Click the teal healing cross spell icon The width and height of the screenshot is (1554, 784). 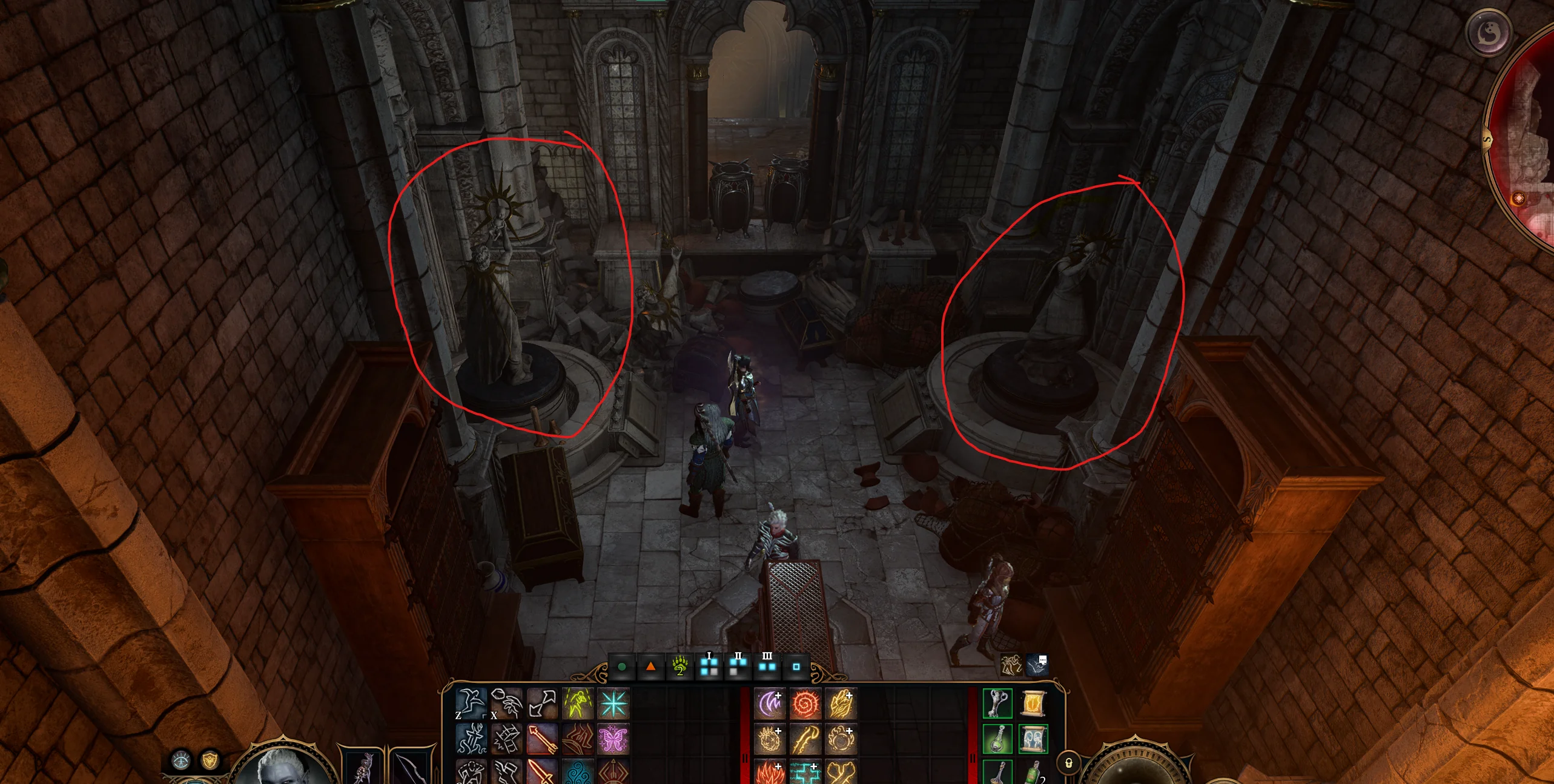[806, 773]
